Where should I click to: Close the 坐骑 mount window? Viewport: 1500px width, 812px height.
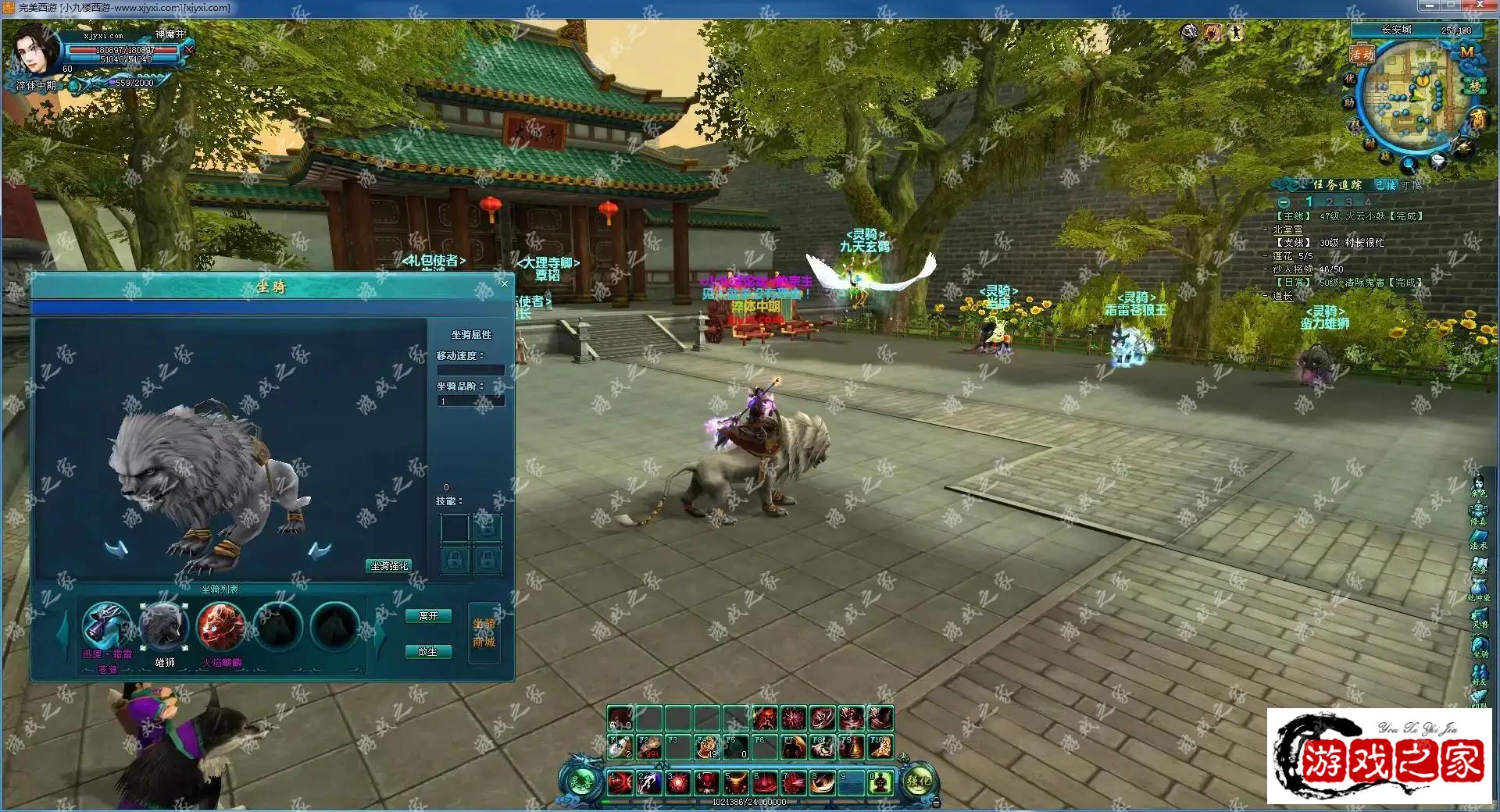[x=504, y=284]
